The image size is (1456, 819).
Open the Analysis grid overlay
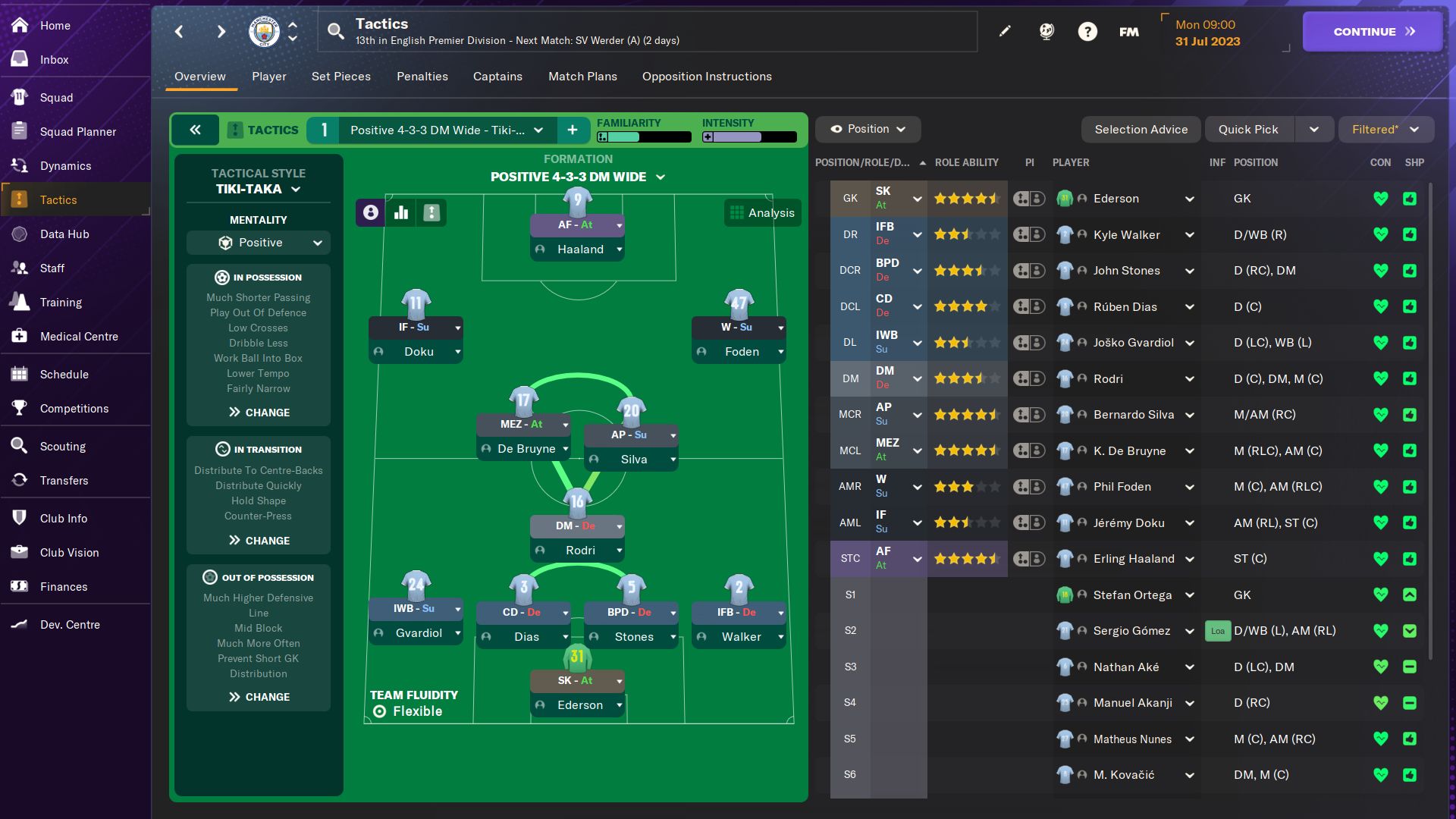[762, 213]
